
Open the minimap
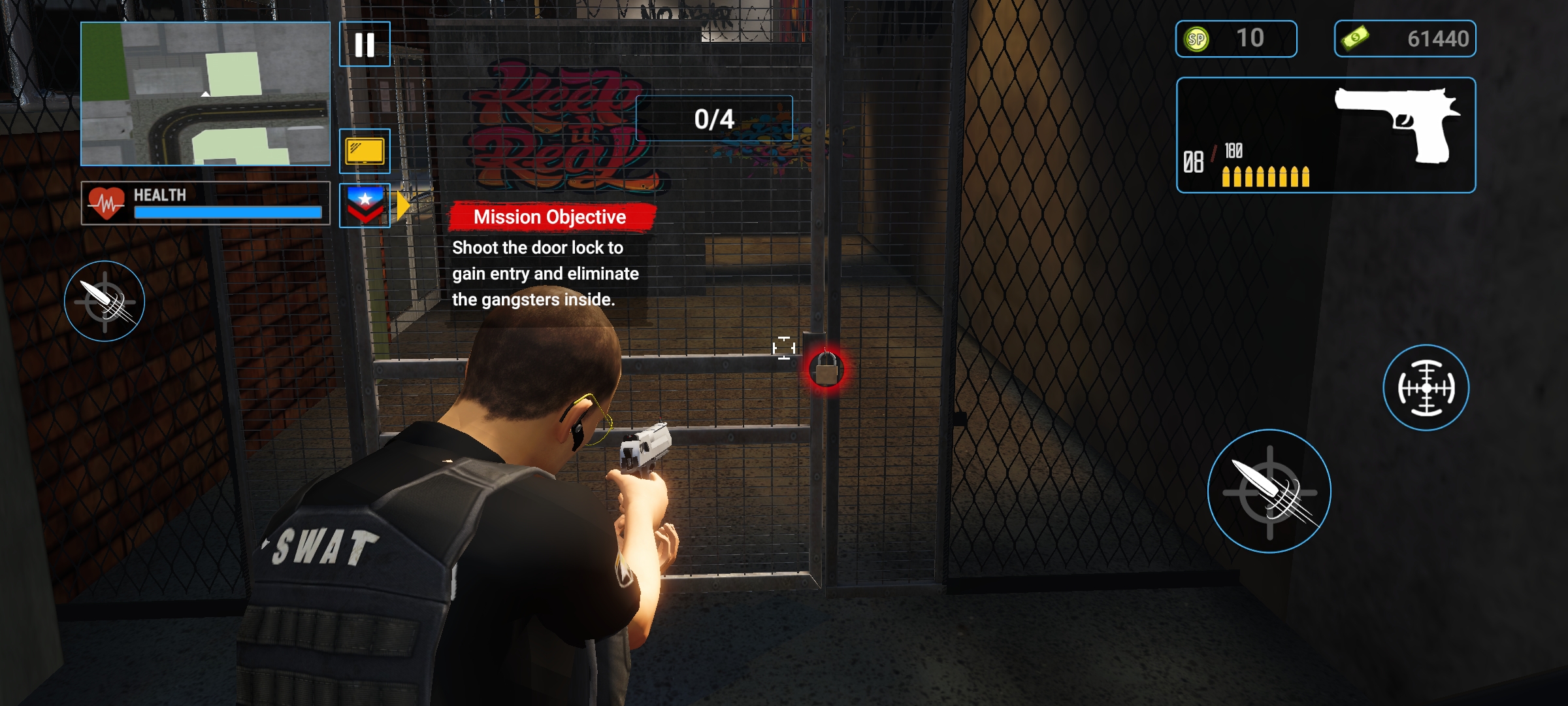(205, 93)
